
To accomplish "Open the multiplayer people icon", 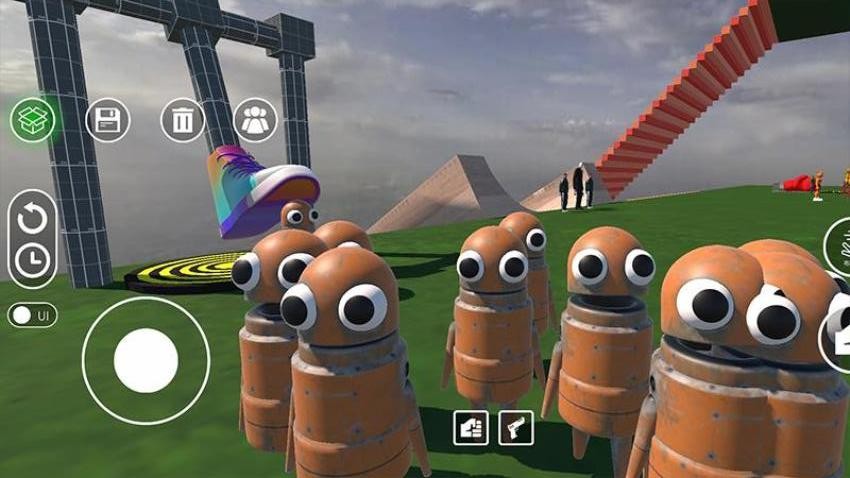I will coord(255,121).
